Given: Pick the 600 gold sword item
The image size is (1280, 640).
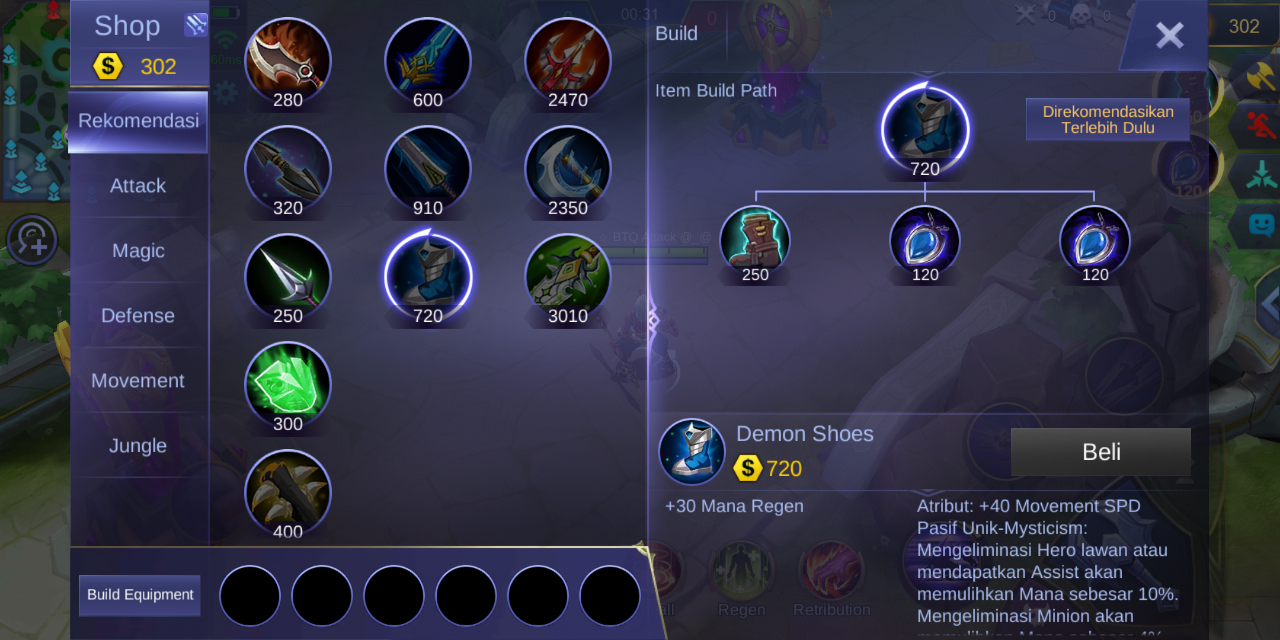Looking at the screenshot, I should [428, 60].
